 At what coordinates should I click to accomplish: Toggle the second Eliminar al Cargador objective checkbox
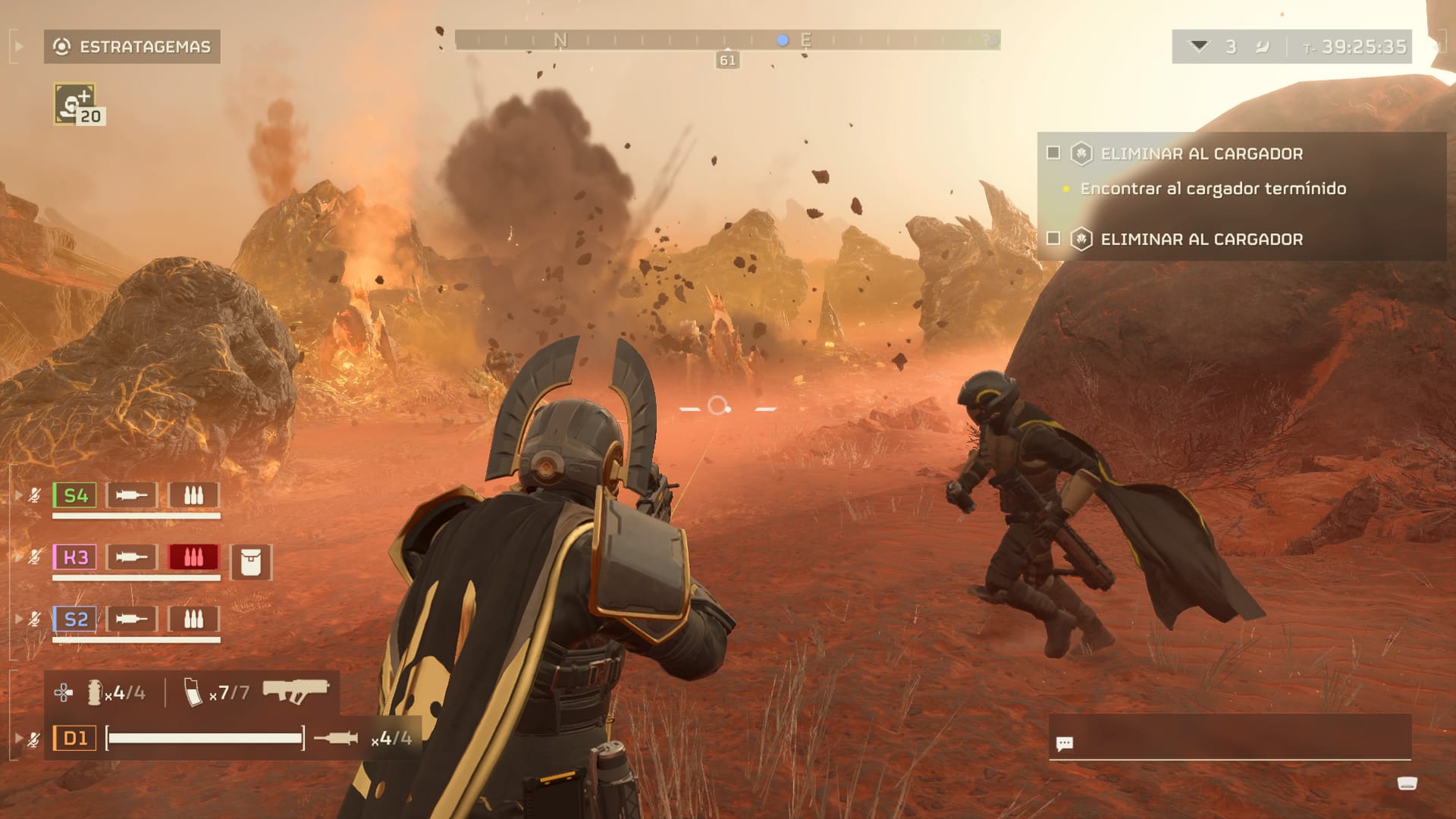(x=1053, y=239)
